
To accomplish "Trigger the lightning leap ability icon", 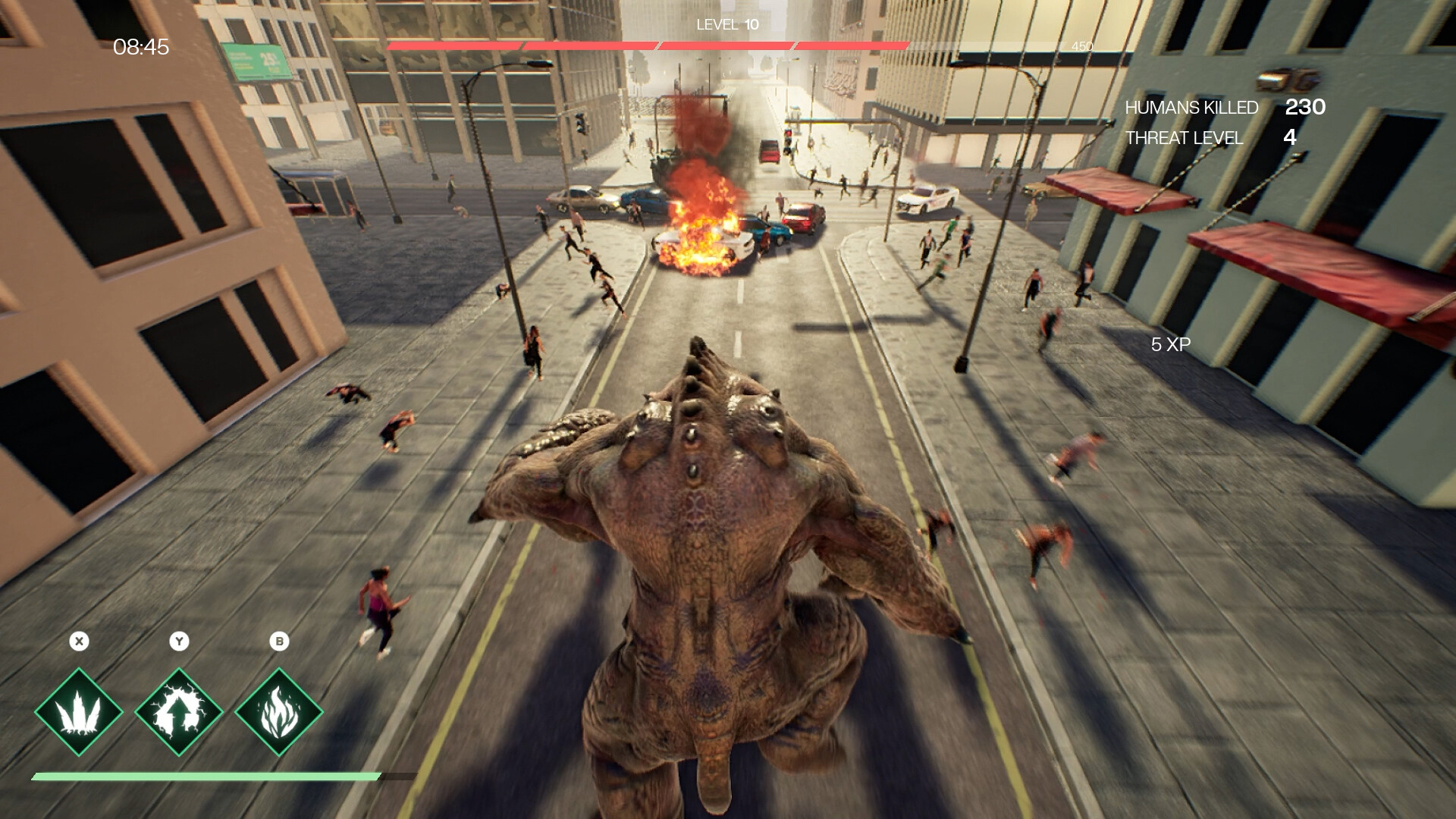I will tap(179, 712).
